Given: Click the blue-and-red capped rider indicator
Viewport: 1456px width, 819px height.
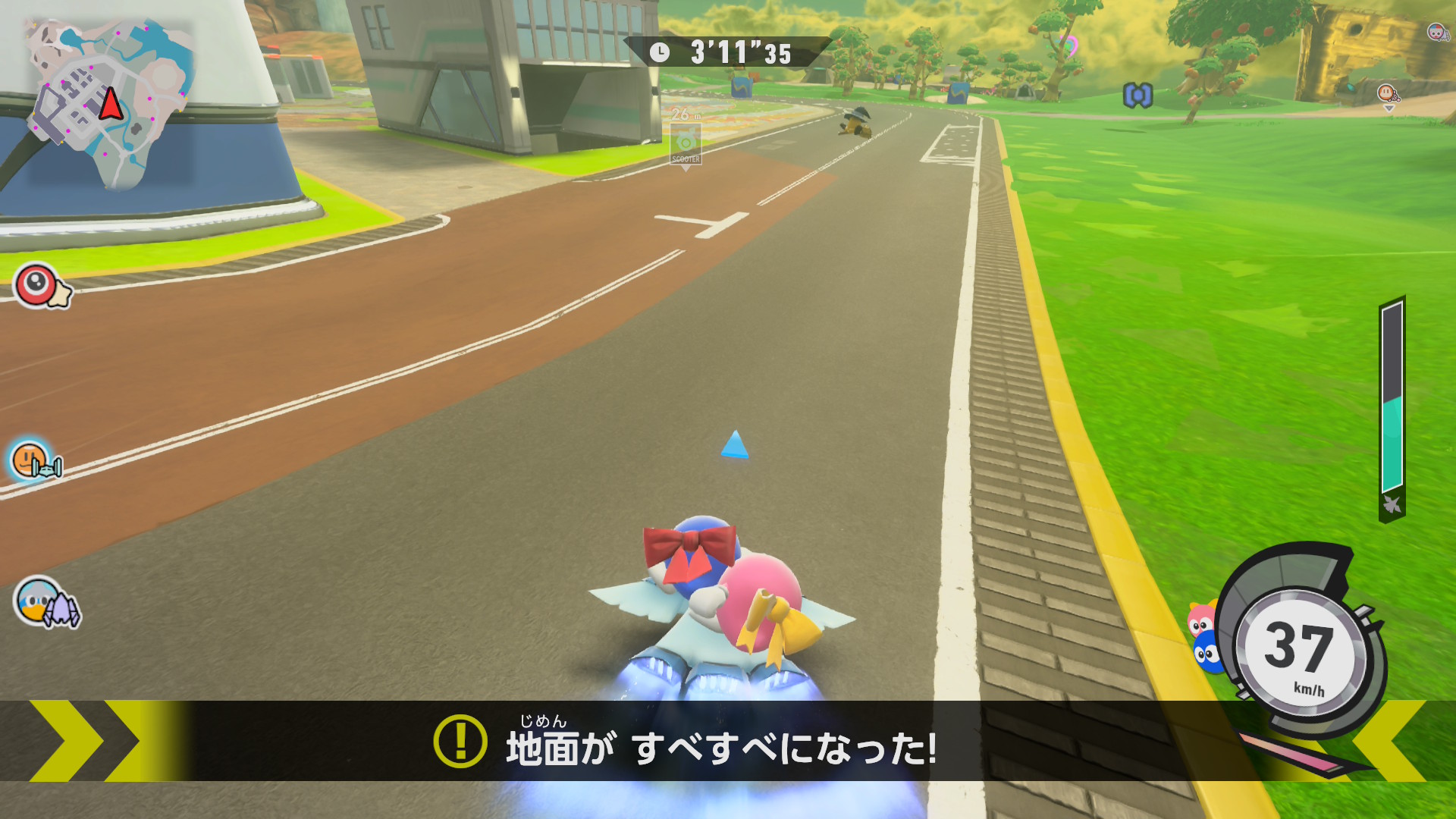Looking at the screenshot, I should [x=1436, y=32].
